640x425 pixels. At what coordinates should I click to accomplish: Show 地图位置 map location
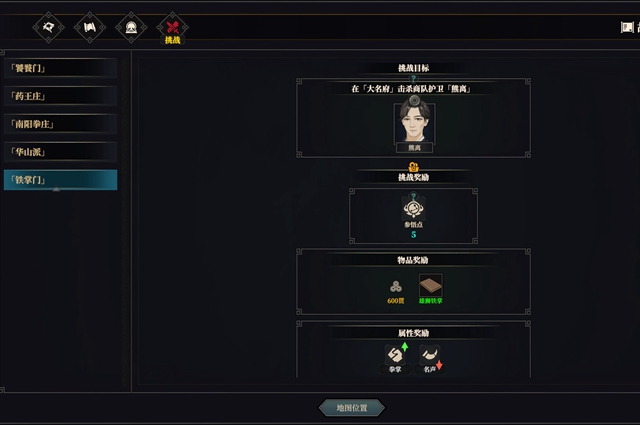(x=351, y=407)
